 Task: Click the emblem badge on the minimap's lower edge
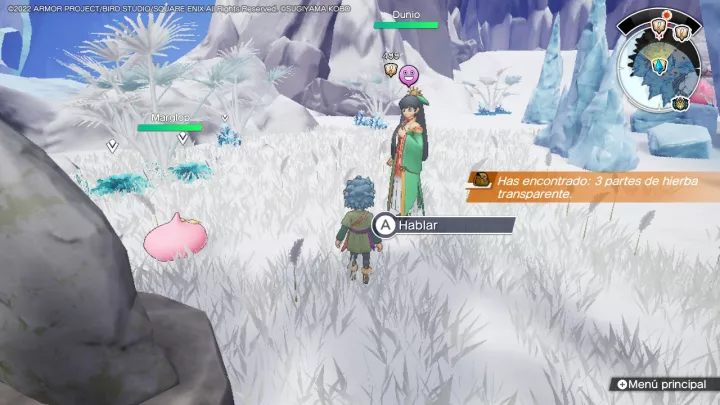(680, 102)
